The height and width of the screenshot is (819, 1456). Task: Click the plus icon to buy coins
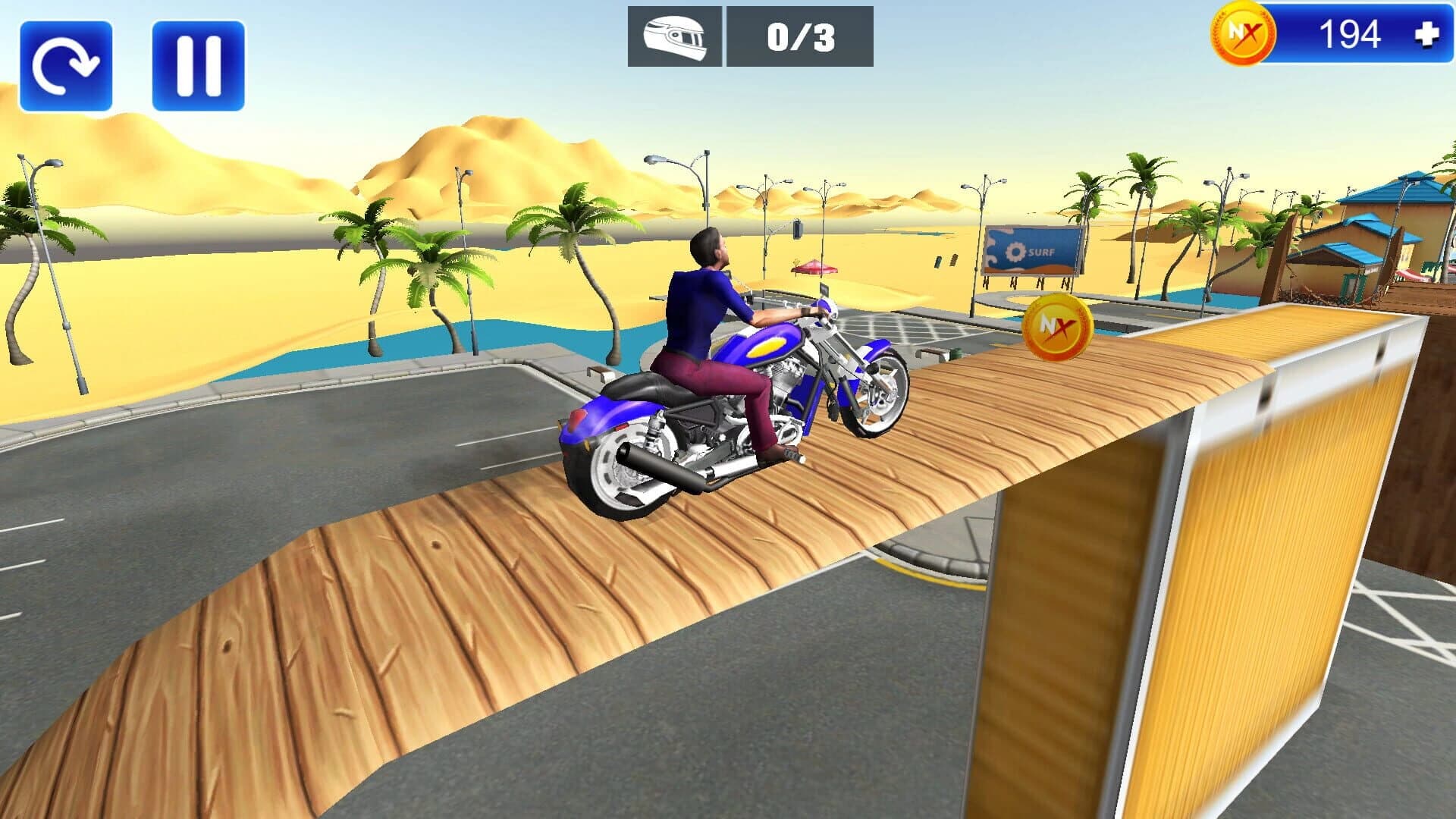(x=1429, y=33)
